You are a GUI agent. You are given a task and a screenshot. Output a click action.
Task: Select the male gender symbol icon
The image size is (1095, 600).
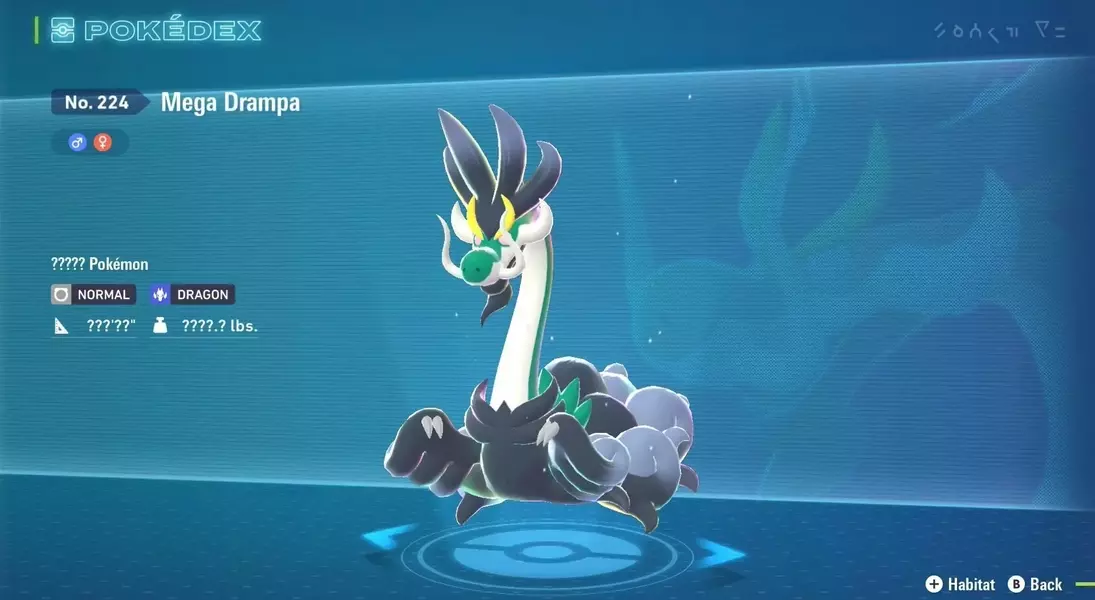click(77, 143)
